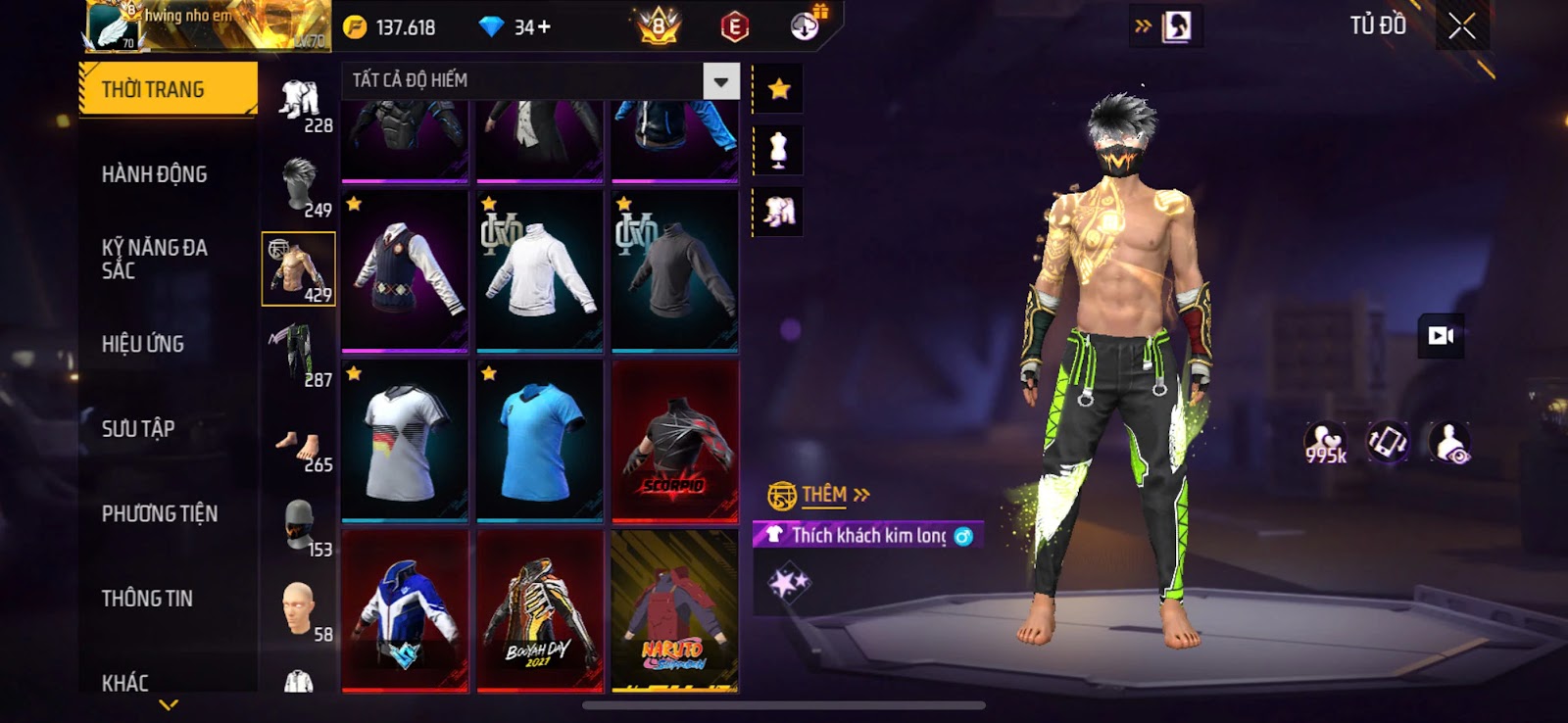
Task: Click the video camera button
Action: (1441, 336)
